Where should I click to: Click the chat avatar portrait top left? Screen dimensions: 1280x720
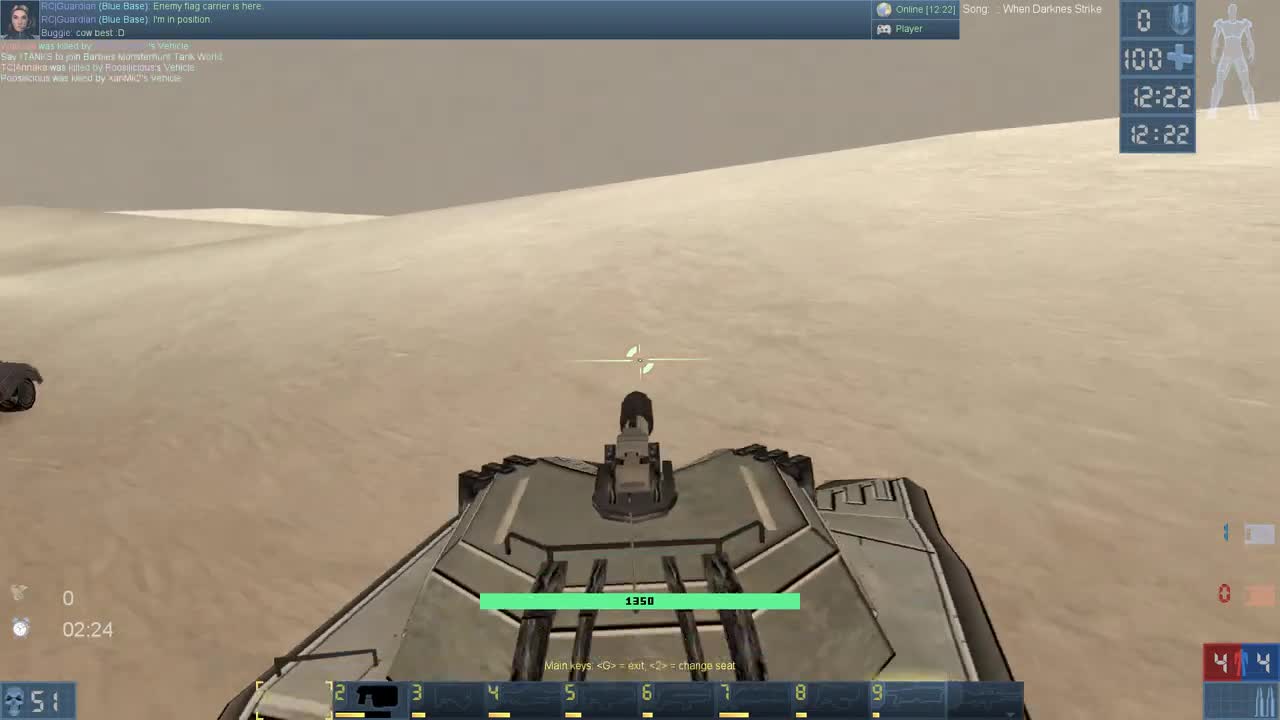click(18, 18)
